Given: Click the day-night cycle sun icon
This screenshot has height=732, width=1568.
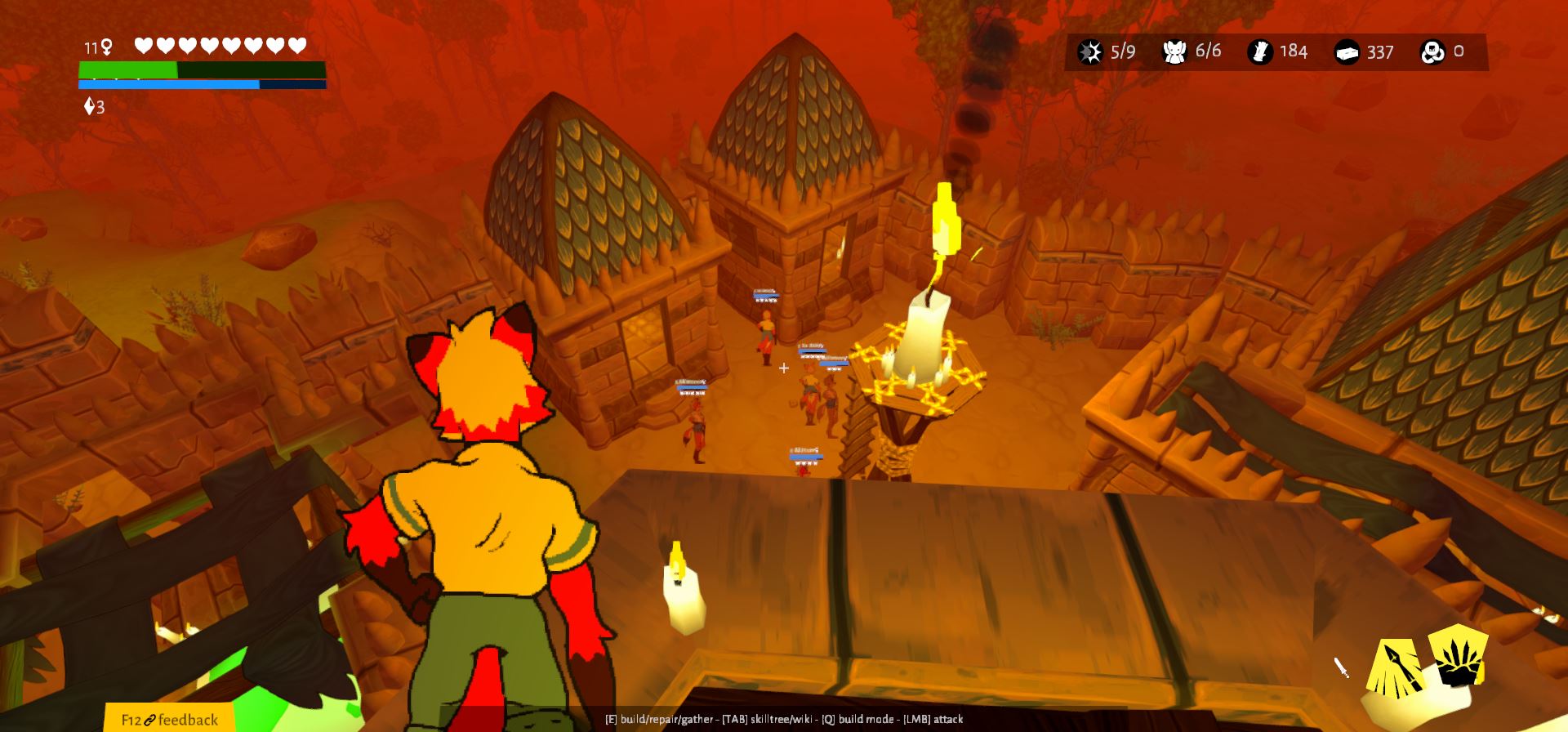Looking at the screenshot, I should [1090, 52].
